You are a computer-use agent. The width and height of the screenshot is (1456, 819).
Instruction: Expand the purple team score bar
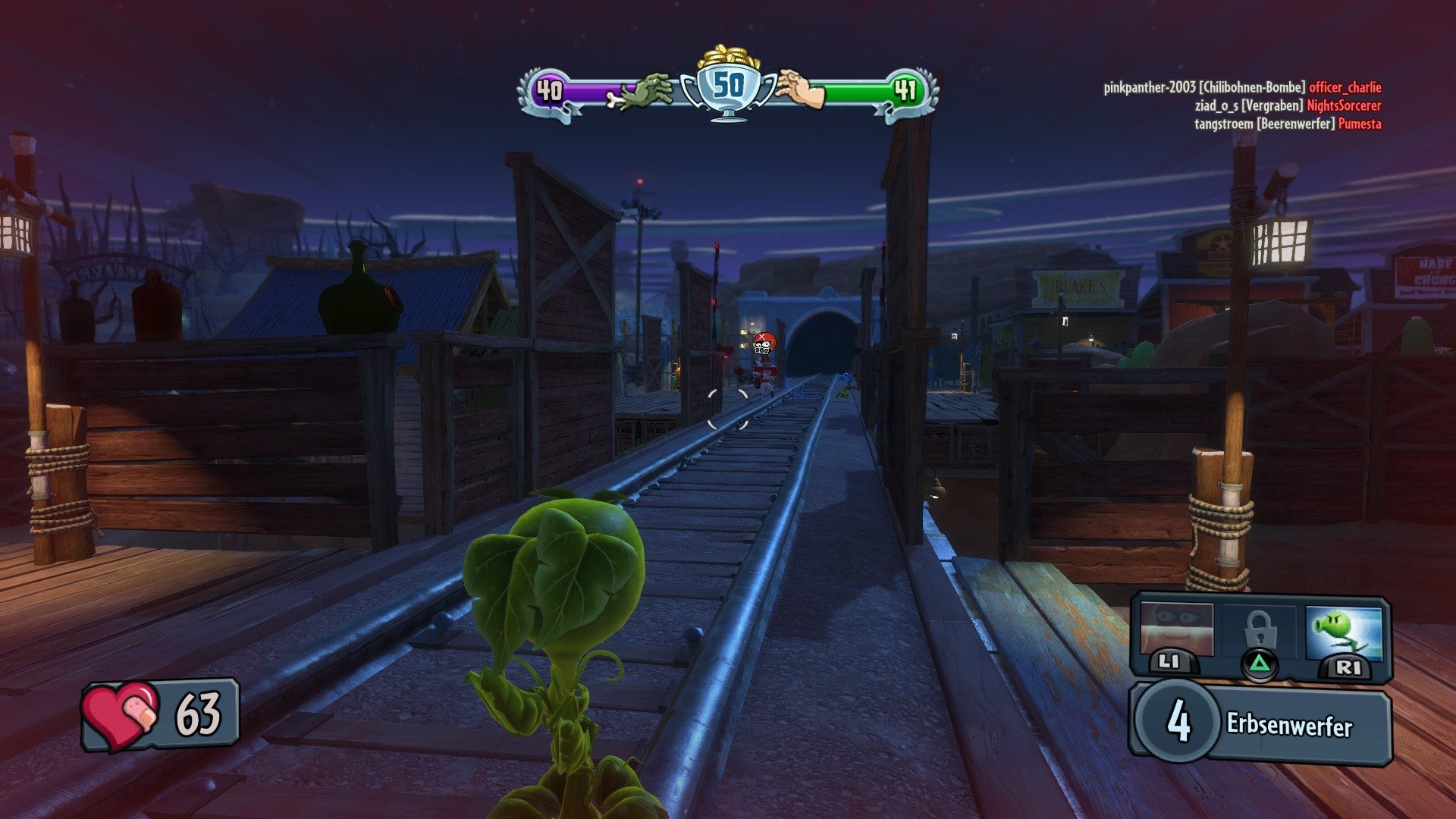(x=599, y=90)
